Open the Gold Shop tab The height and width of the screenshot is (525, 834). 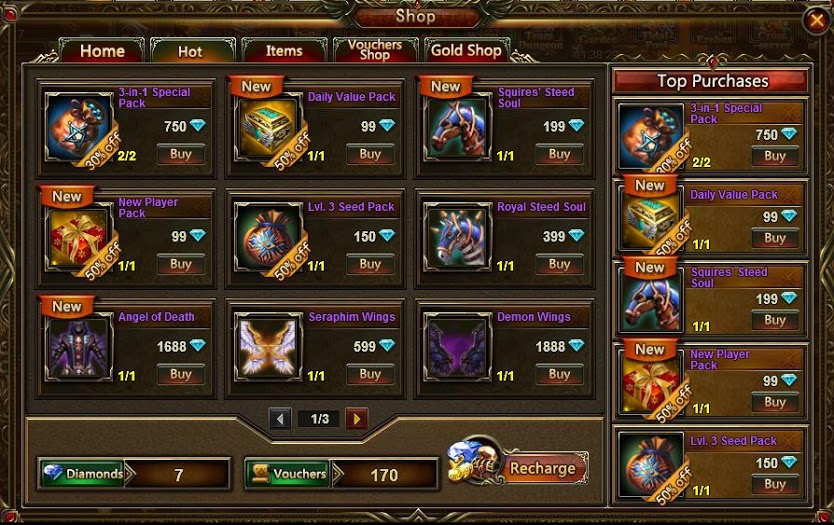tap(466, 51)
